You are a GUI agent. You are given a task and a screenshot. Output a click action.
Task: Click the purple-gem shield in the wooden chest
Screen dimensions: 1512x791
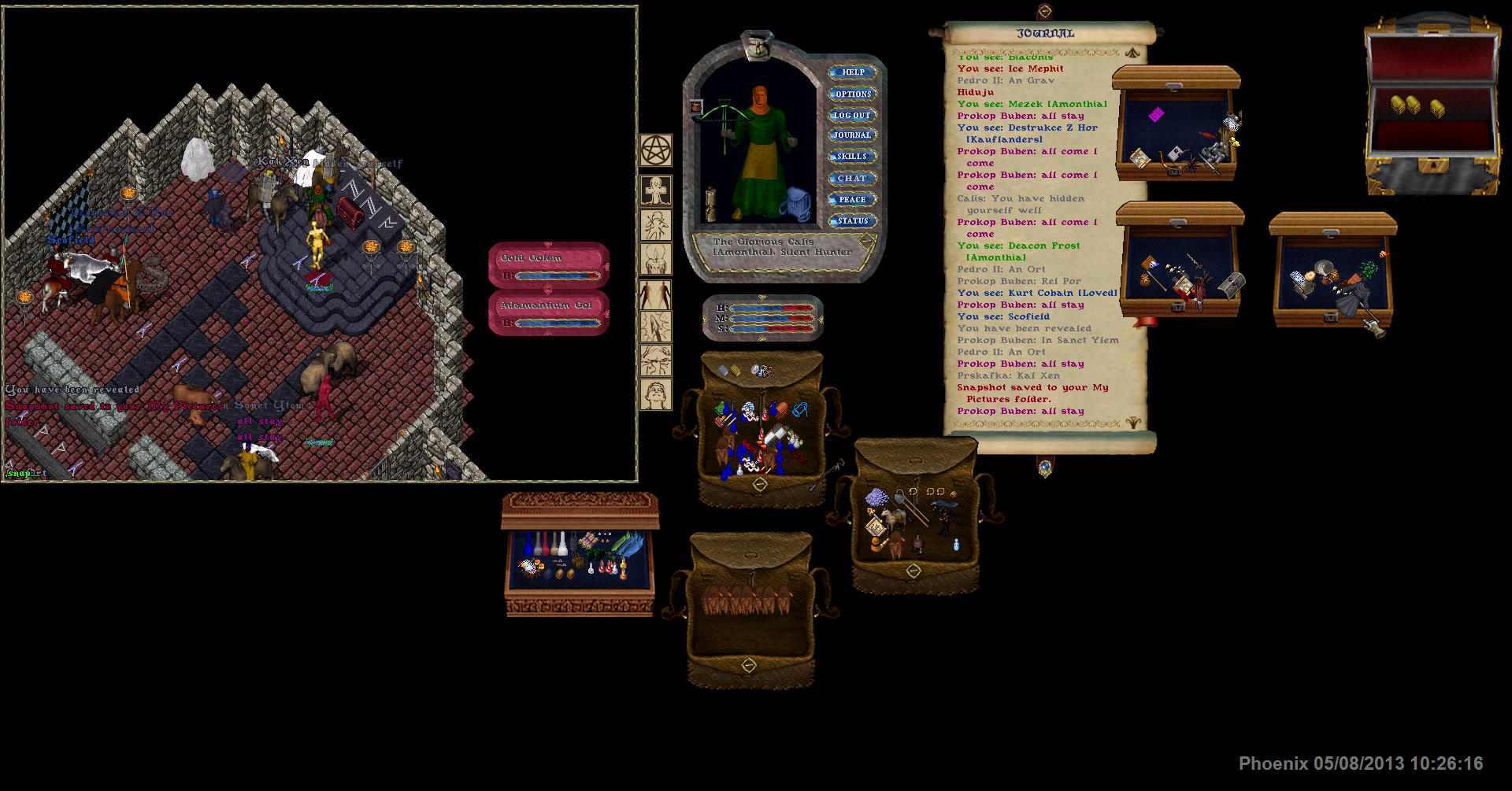tap(1176, 153)
